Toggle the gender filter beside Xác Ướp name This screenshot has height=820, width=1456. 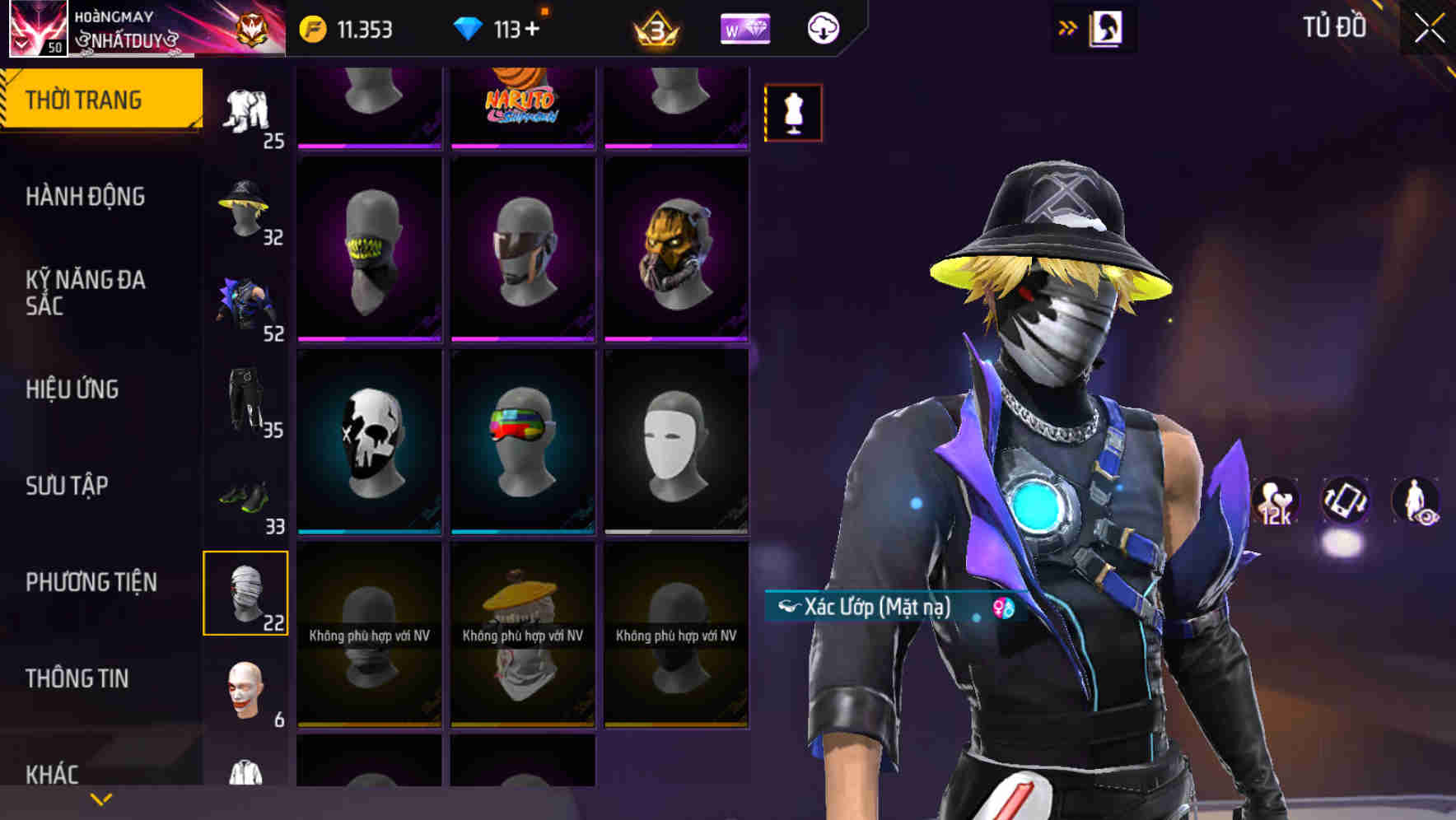[x=999, y=608]
